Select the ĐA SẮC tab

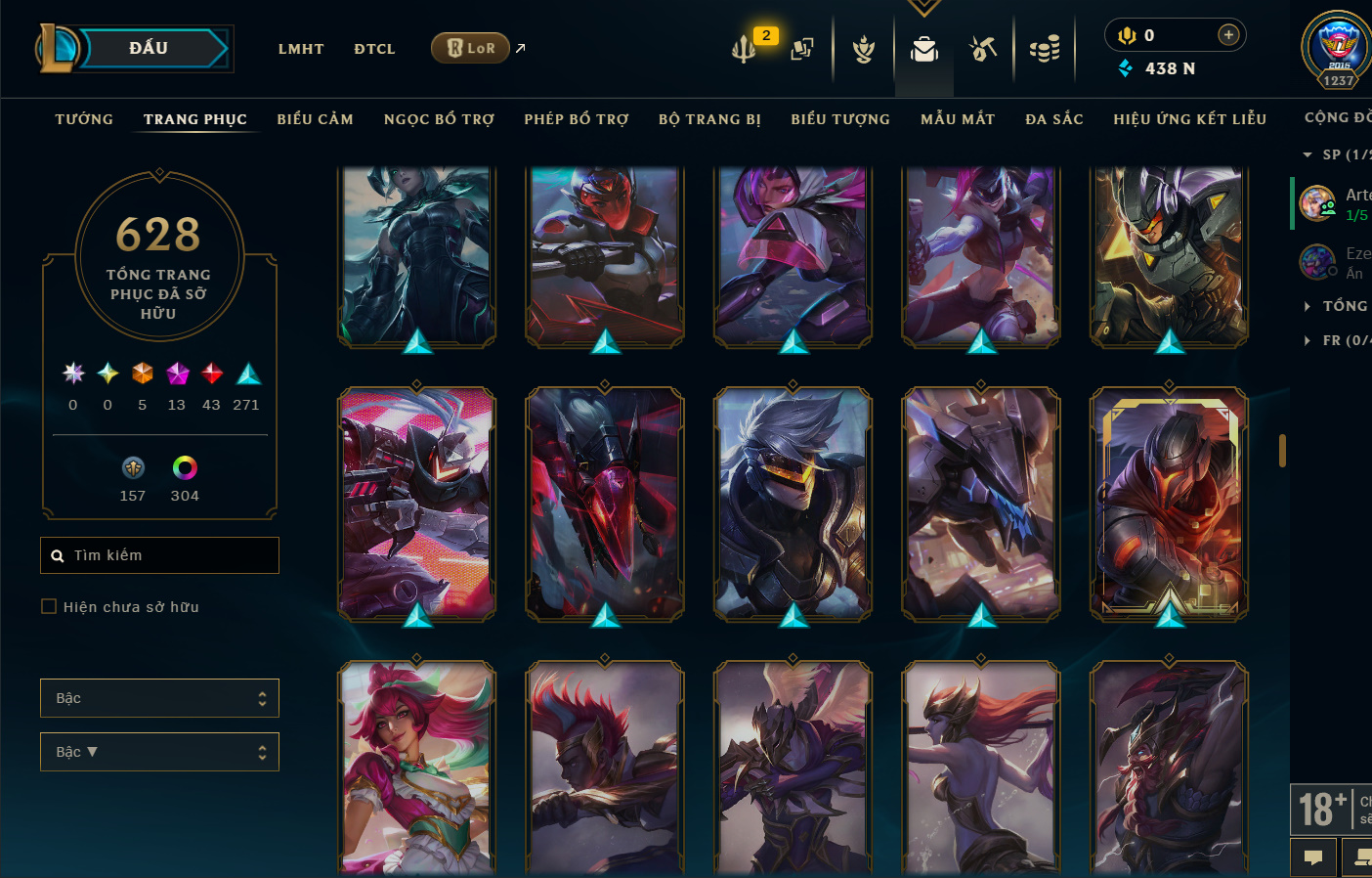pyautogui.click(x=1054, y=119)
